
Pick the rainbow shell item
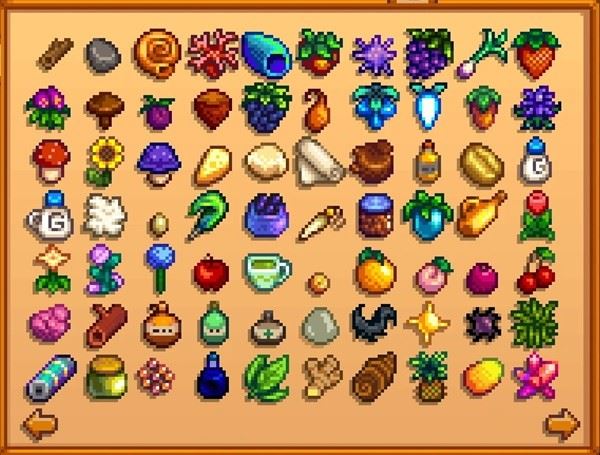pyautogui.click(x=265, y=53)
